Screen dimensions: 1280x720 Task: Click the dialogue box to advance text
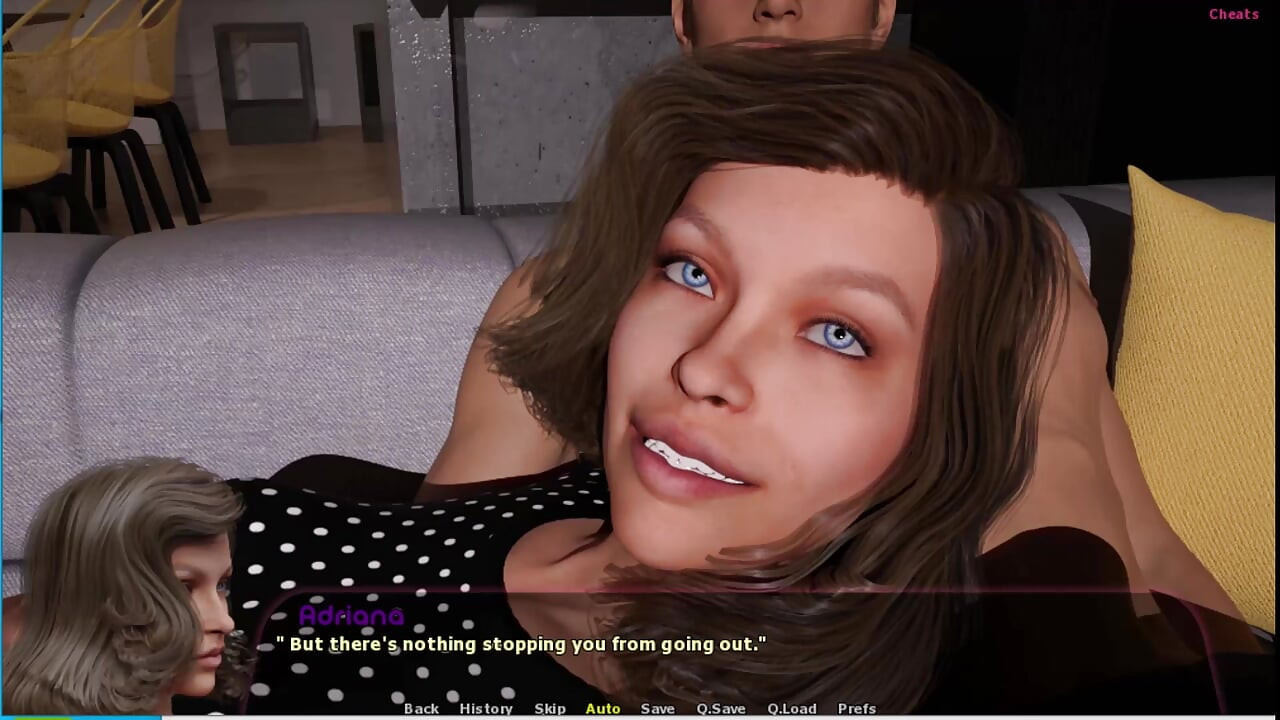coord(640,660)
